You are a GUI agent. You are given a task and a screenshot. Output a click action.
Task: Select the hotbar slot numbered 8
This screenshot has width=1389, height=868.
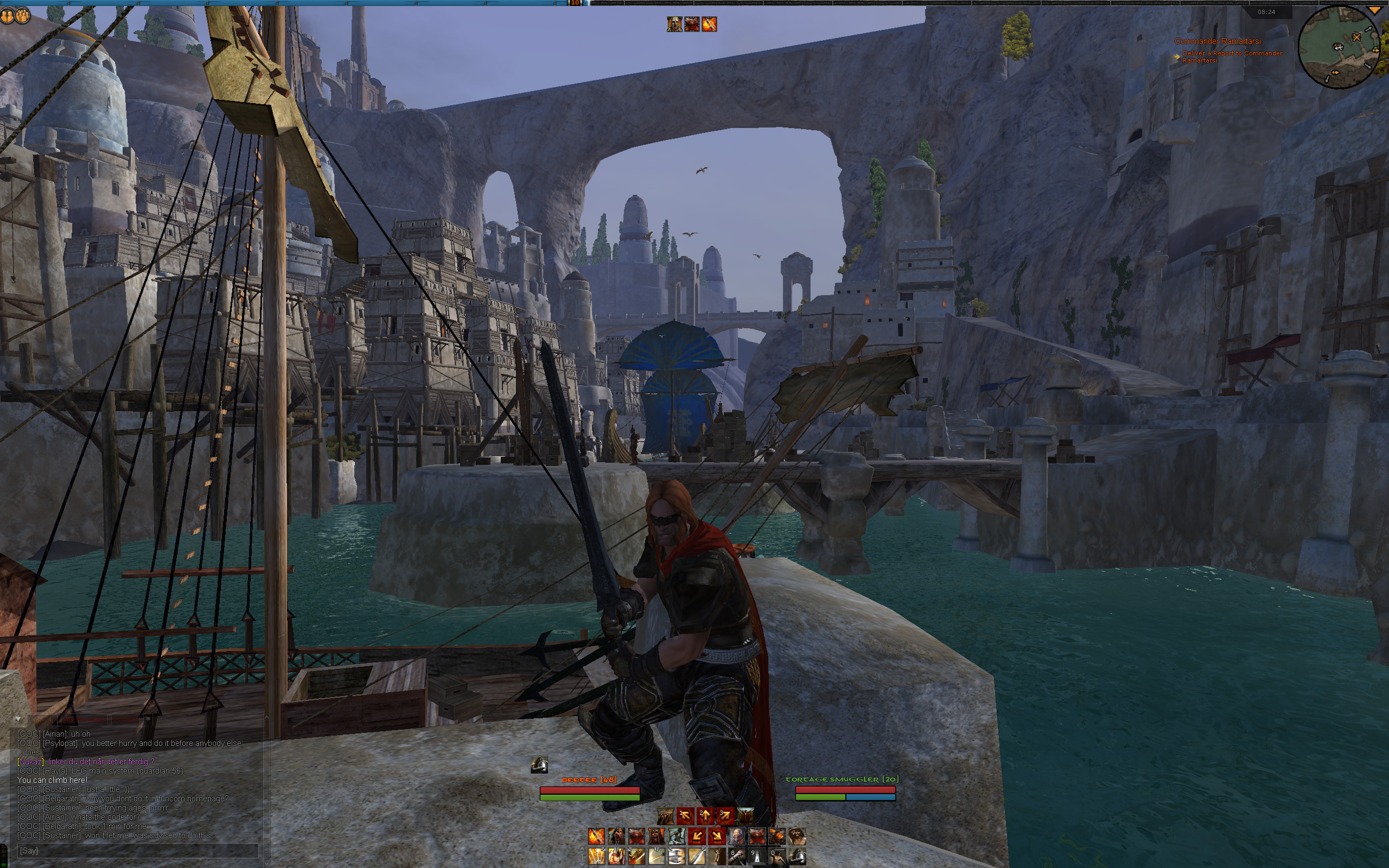click(x=736, y=857)
